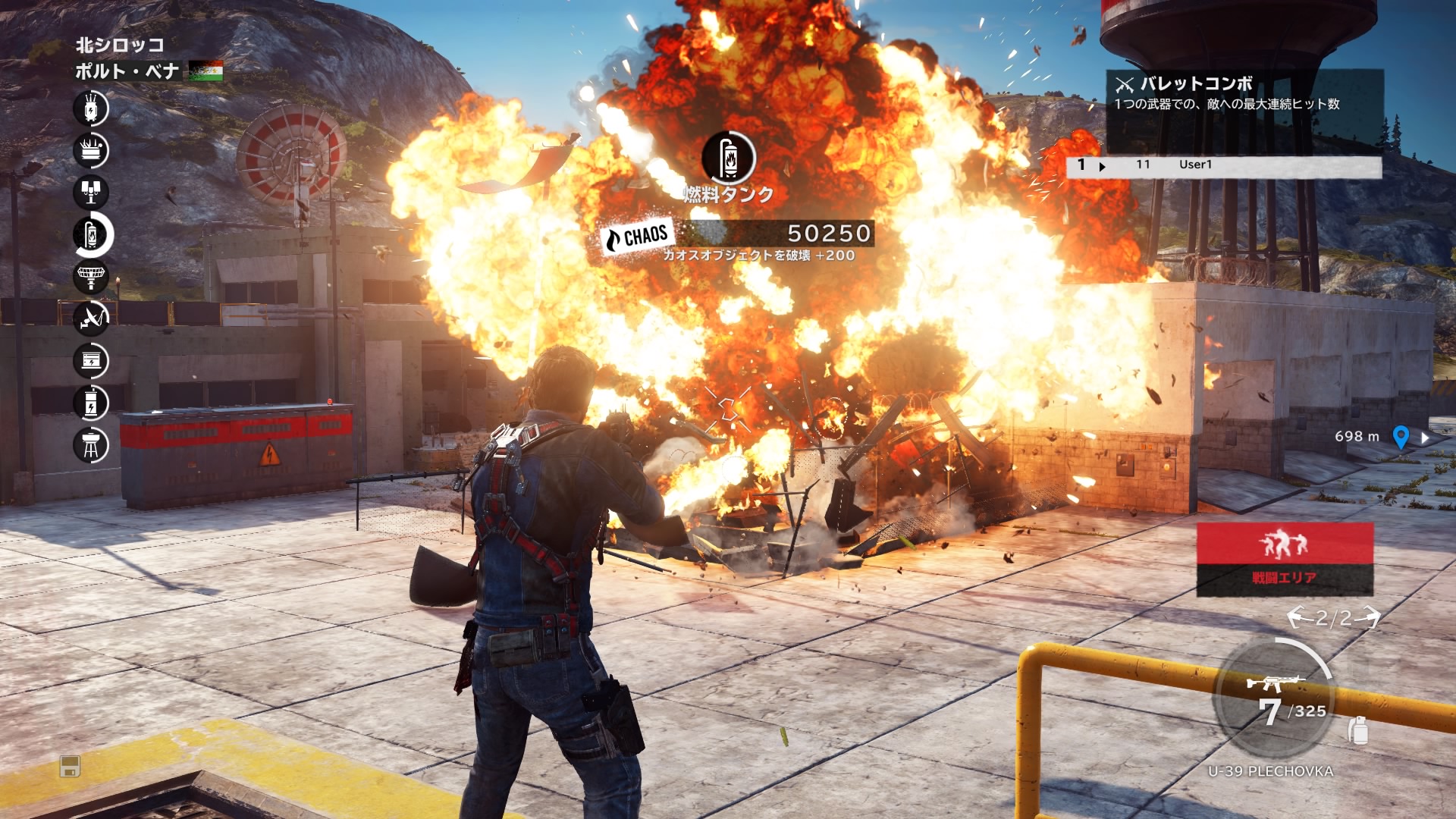The image size is (1456, 819).
Task: Select the water tower objective icon
Action: (91, 445)
